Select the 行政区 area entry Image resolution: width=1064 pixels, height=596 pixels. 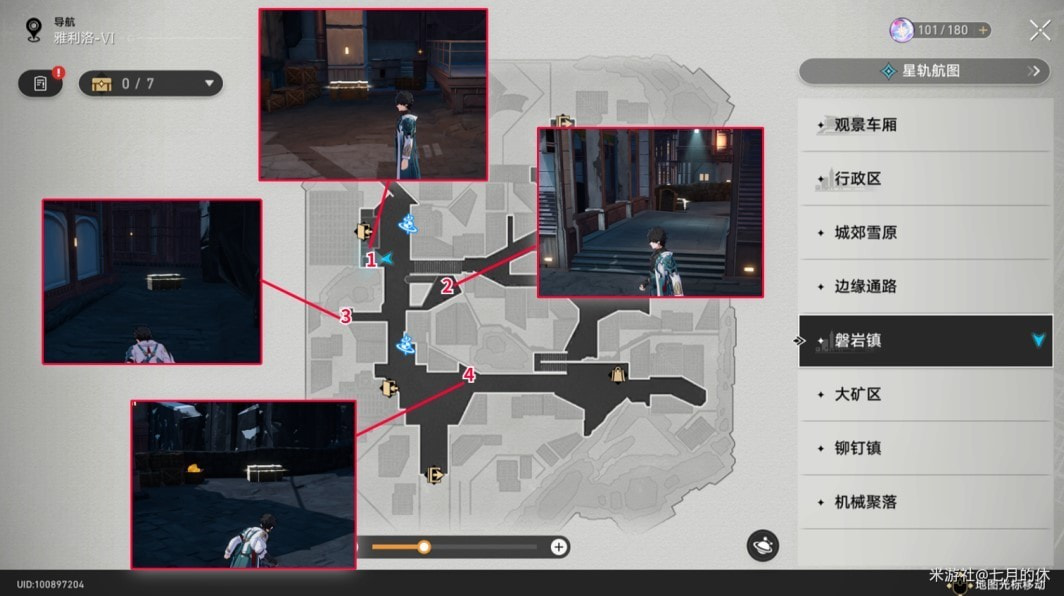858,179
